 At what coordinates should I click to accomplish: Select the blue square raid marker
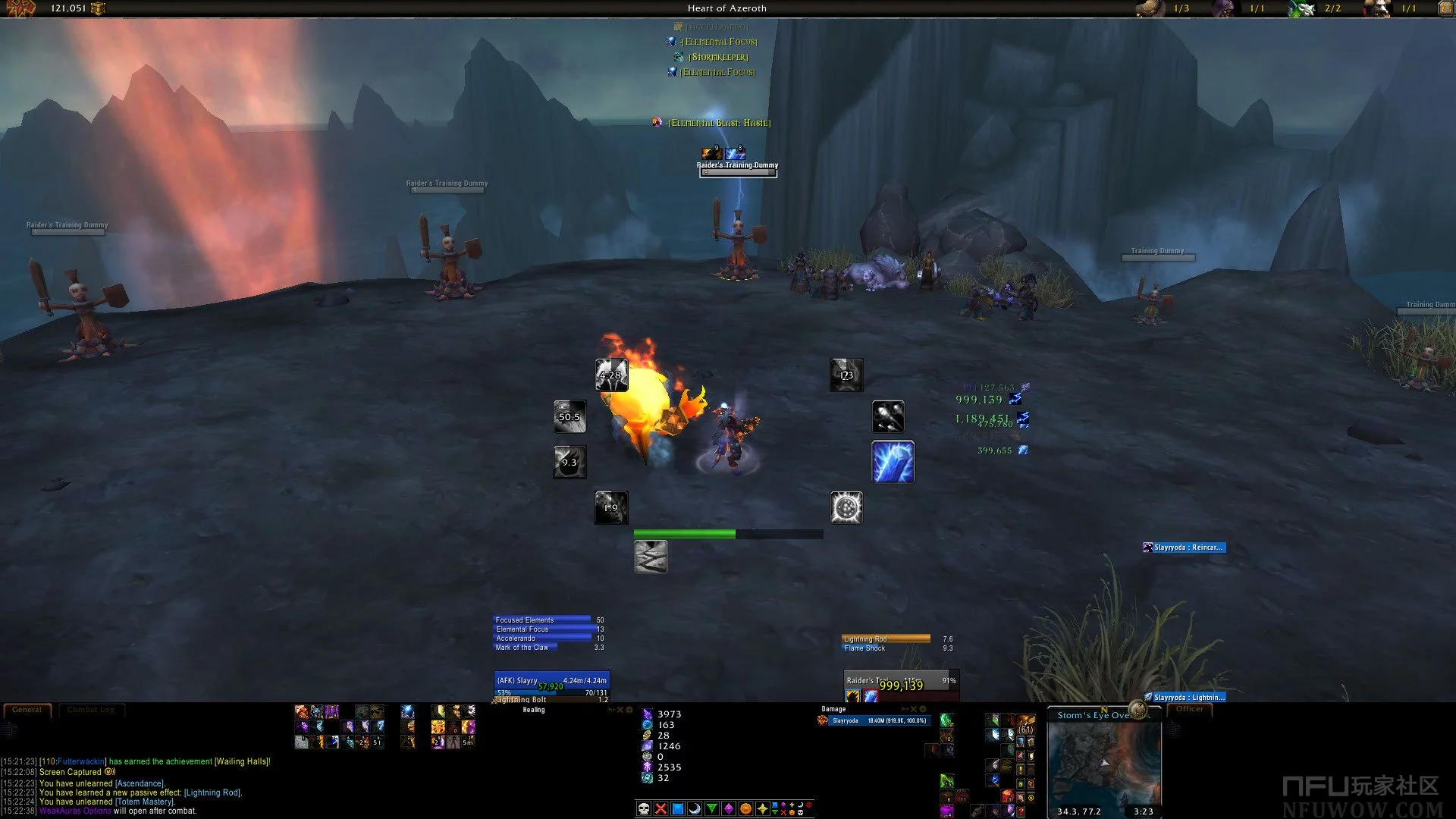tap(678, 808)
